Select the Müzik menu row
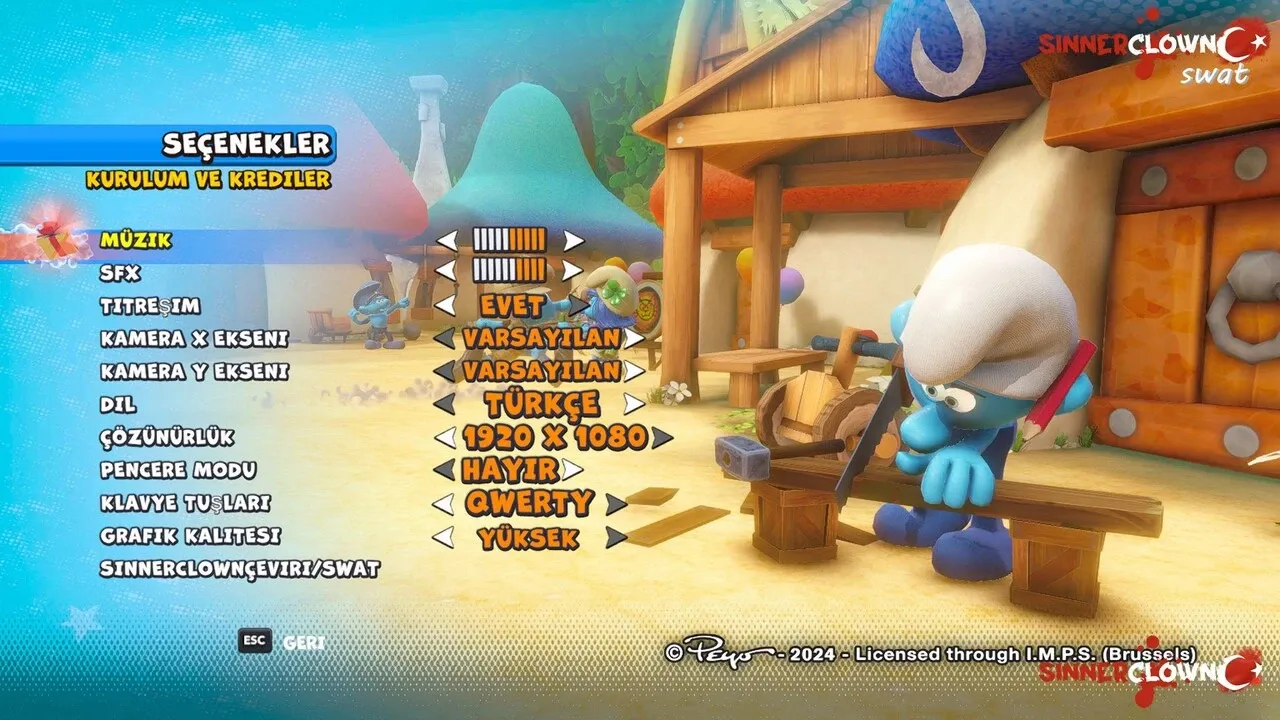Viewport: 1280px width, 720px height. click(x=136, y=241)
